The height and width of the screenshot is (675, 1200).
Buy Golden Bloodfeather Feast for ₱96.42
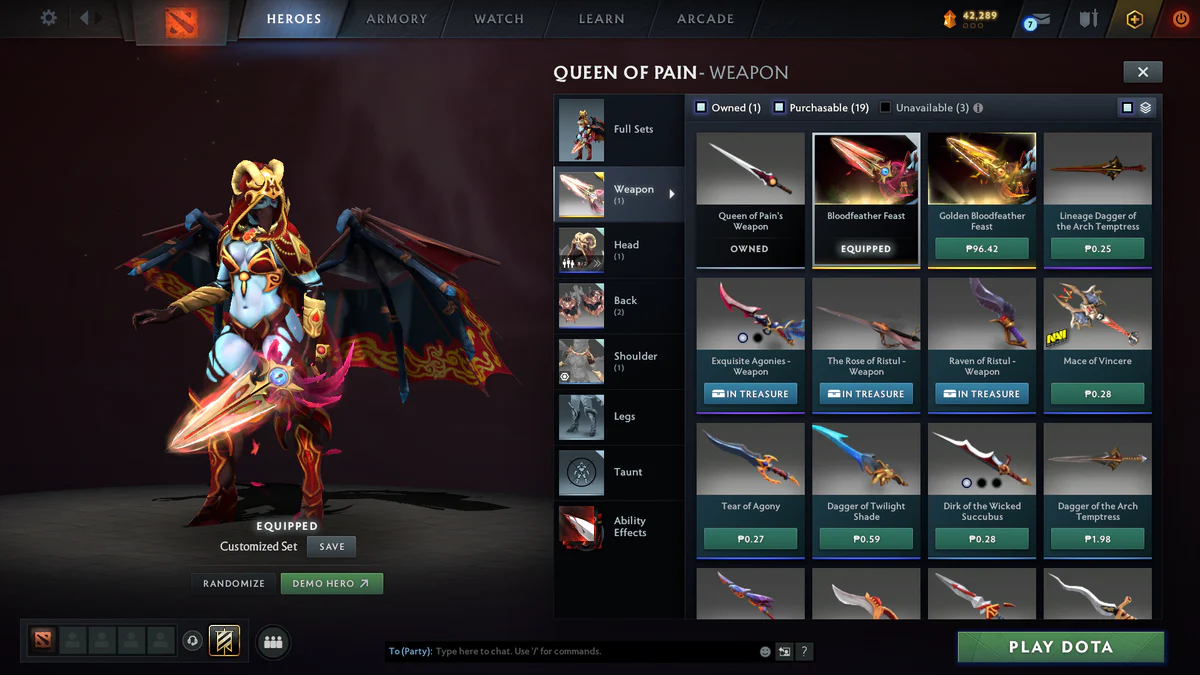pos(982,249)
